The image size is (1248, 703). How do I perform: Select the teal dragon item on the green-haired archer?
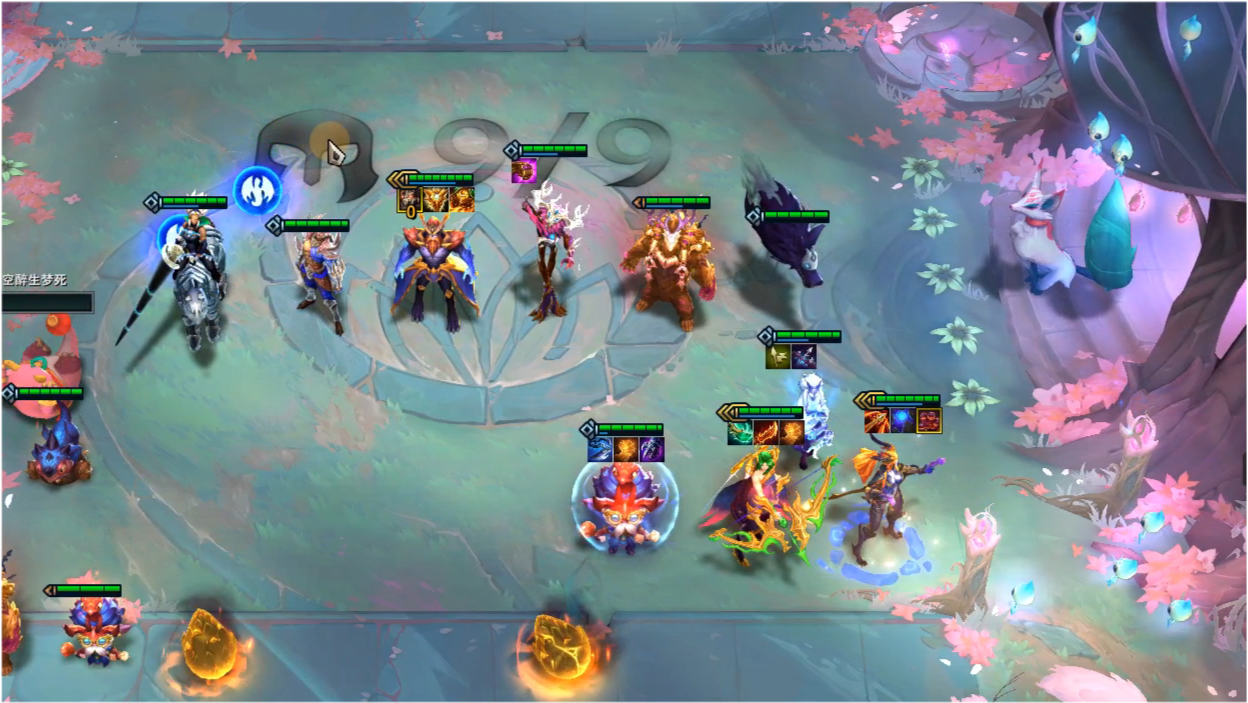click(x=740, y=433)
